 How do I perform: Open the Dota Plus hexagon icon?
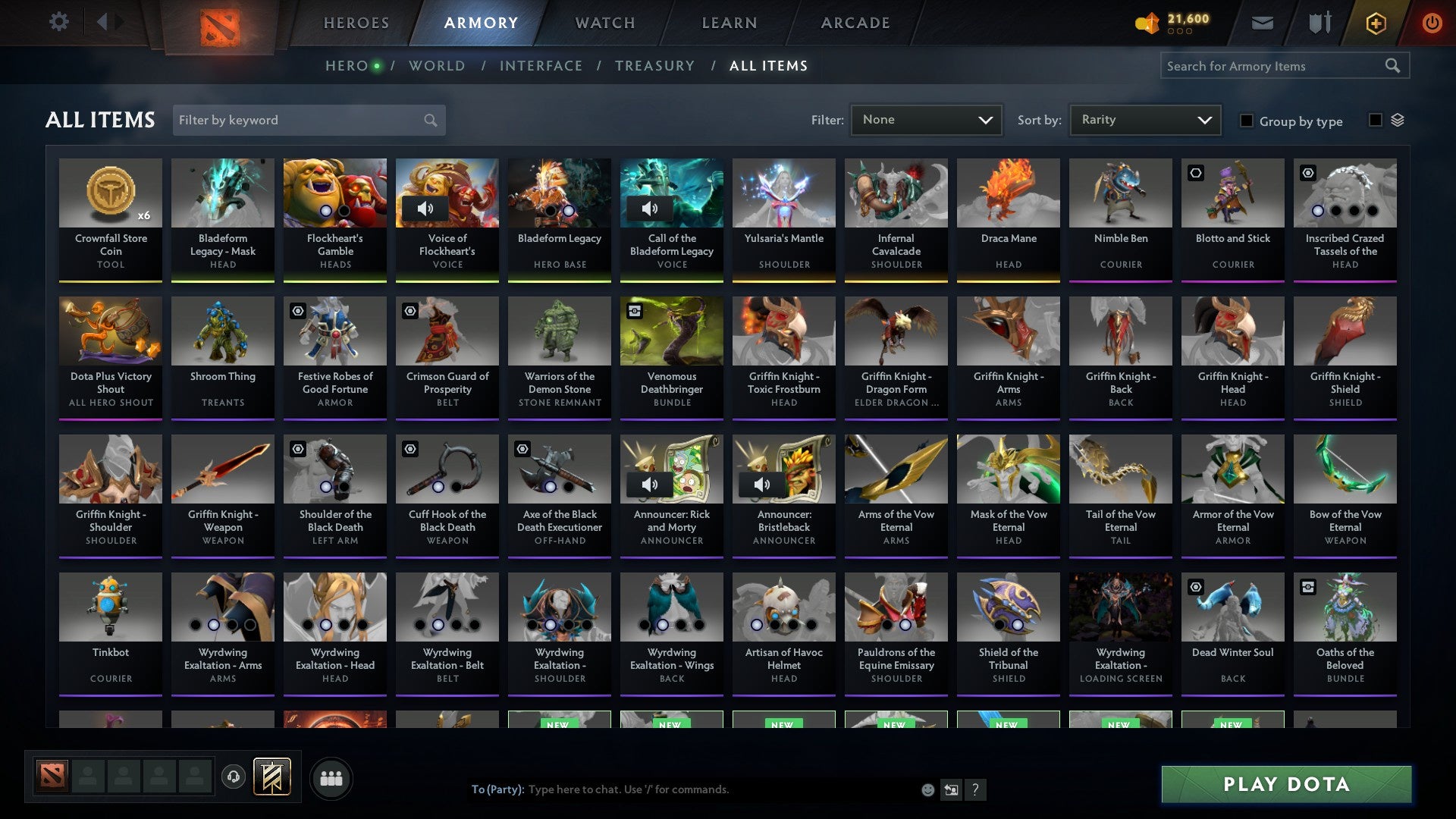pyautogui.click(x=1376, y=23)
